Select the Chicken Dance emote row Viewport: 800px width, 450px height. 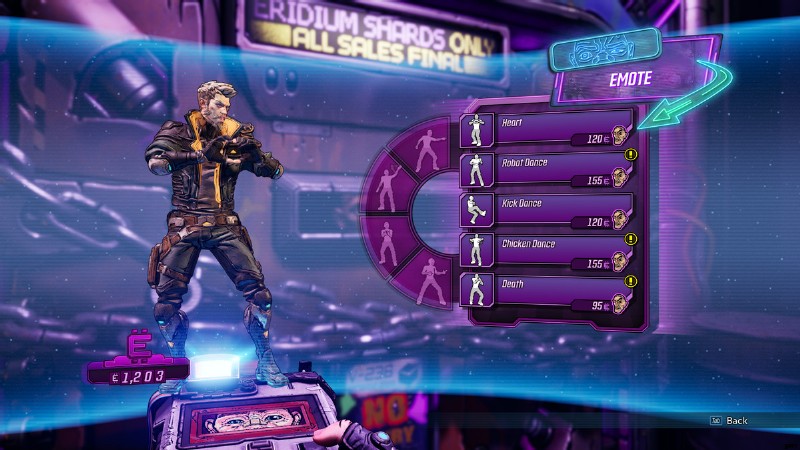tap(547, 249)
